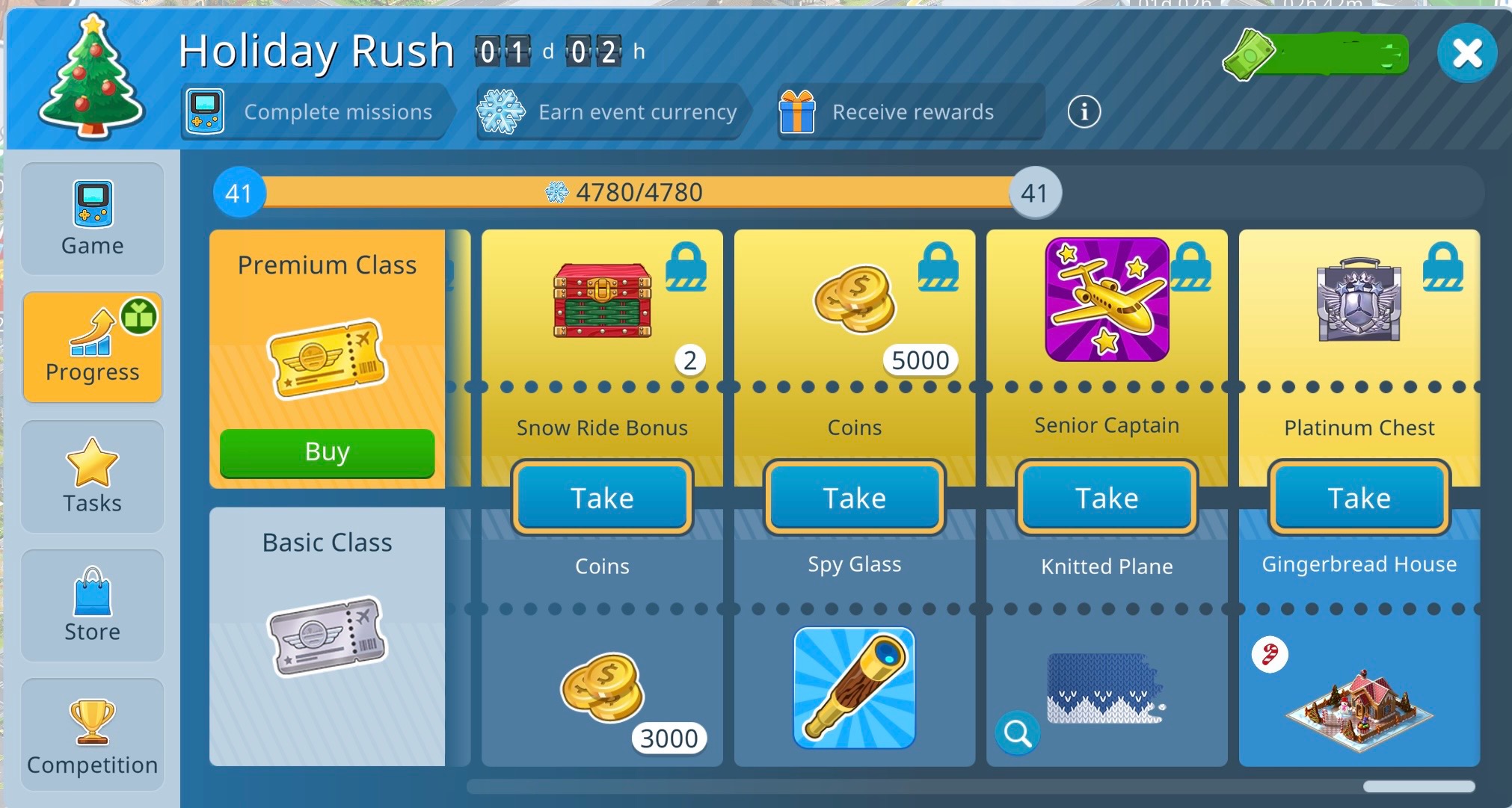Open the event info circle icon
The image size is (1512, 808).
(x=1084, y=112)
